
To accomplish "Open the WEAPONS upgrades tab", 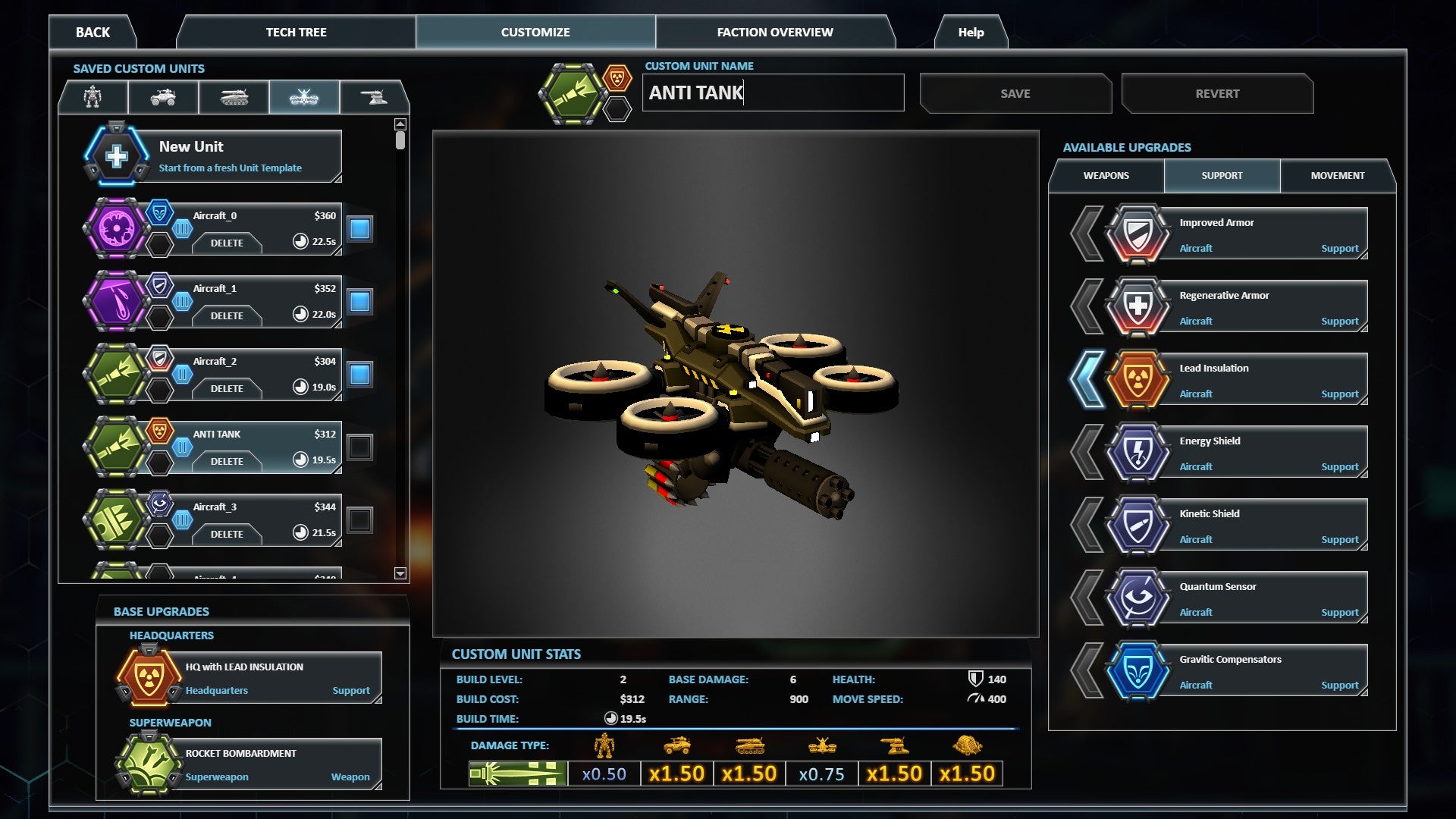I will (x=1106, y=175).
